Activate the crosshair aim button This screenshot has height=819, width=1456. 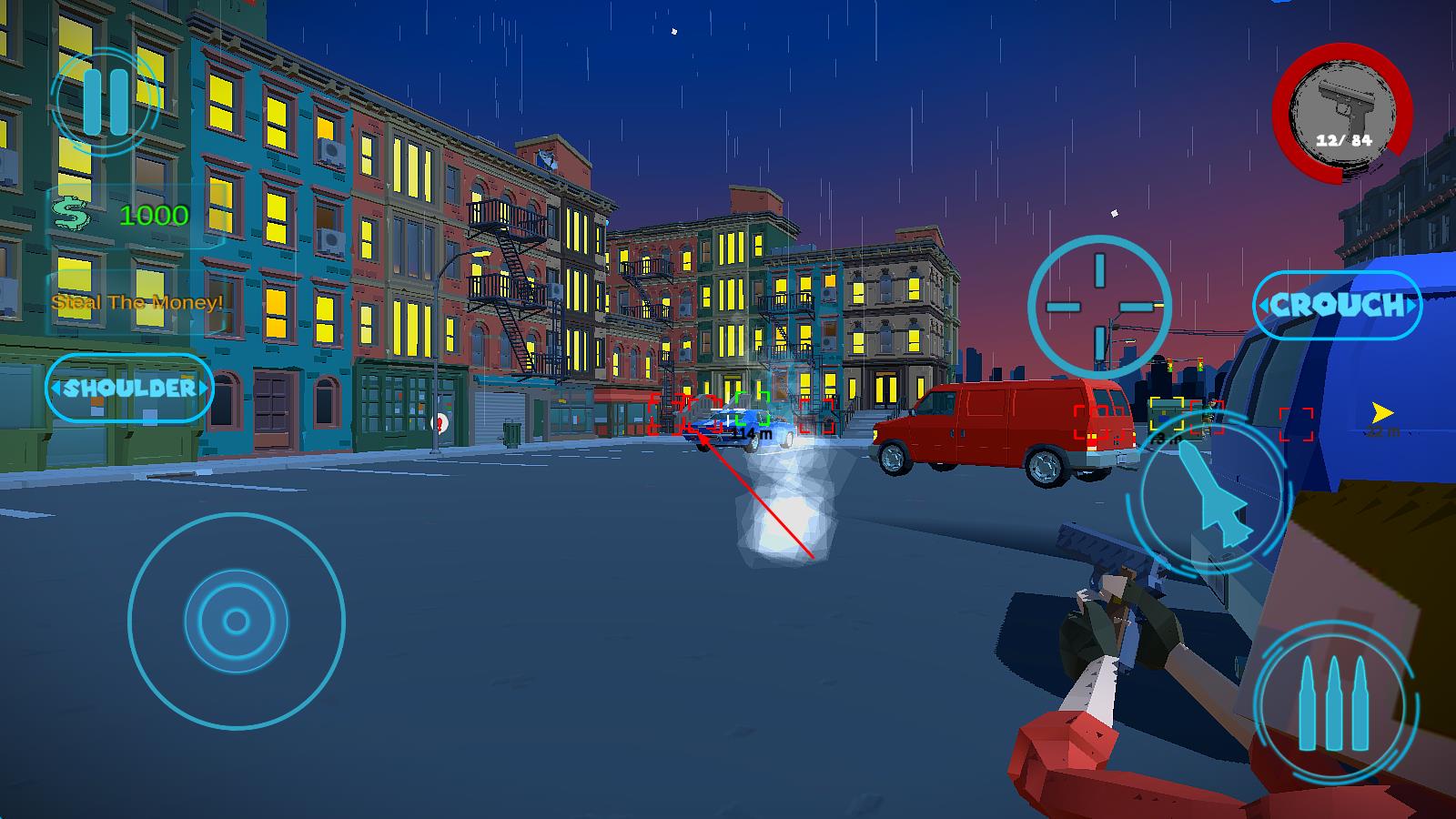pos(1099,306)
